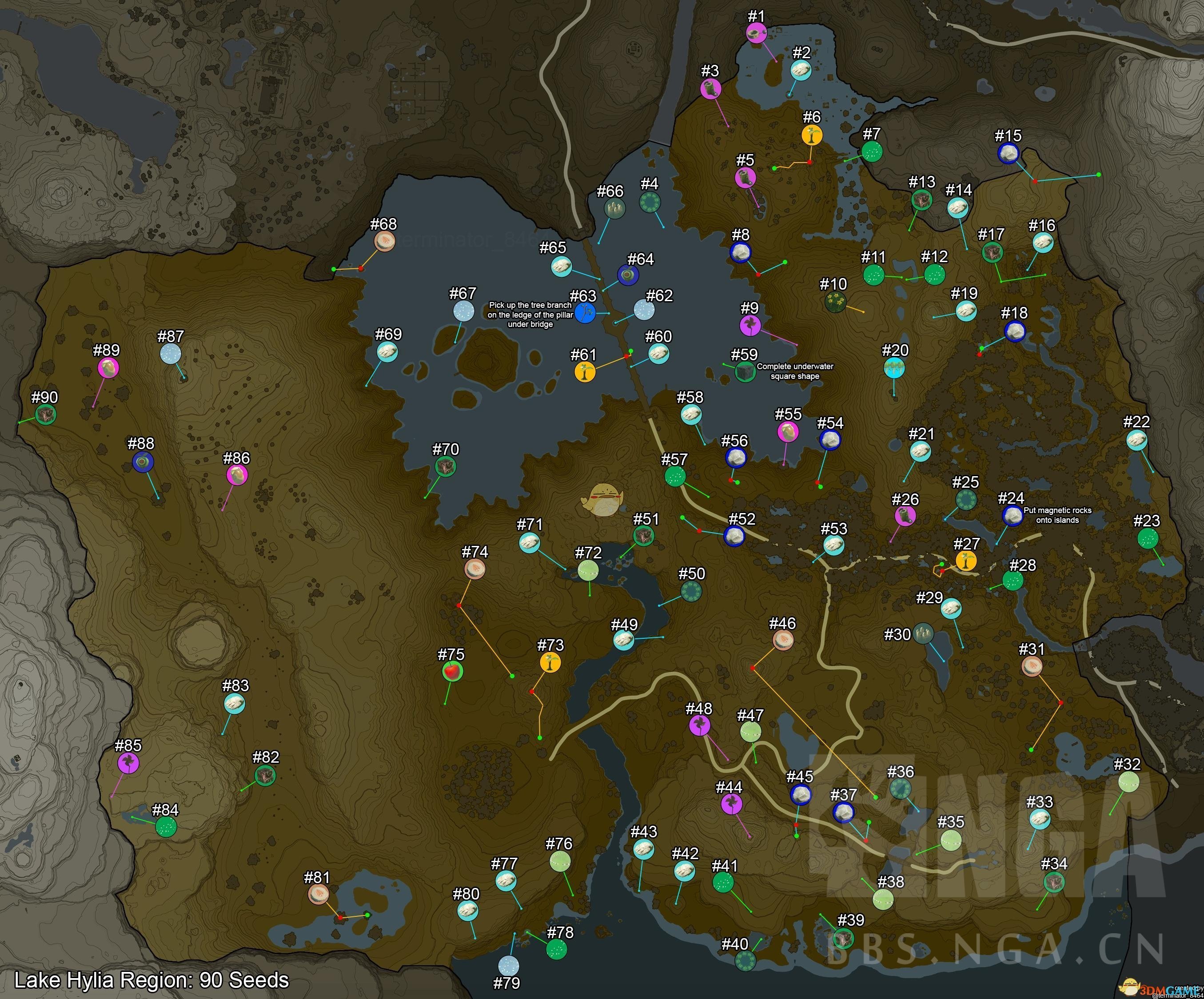
Task: Click the yellow palm tree marker #6
Action: 811,136
